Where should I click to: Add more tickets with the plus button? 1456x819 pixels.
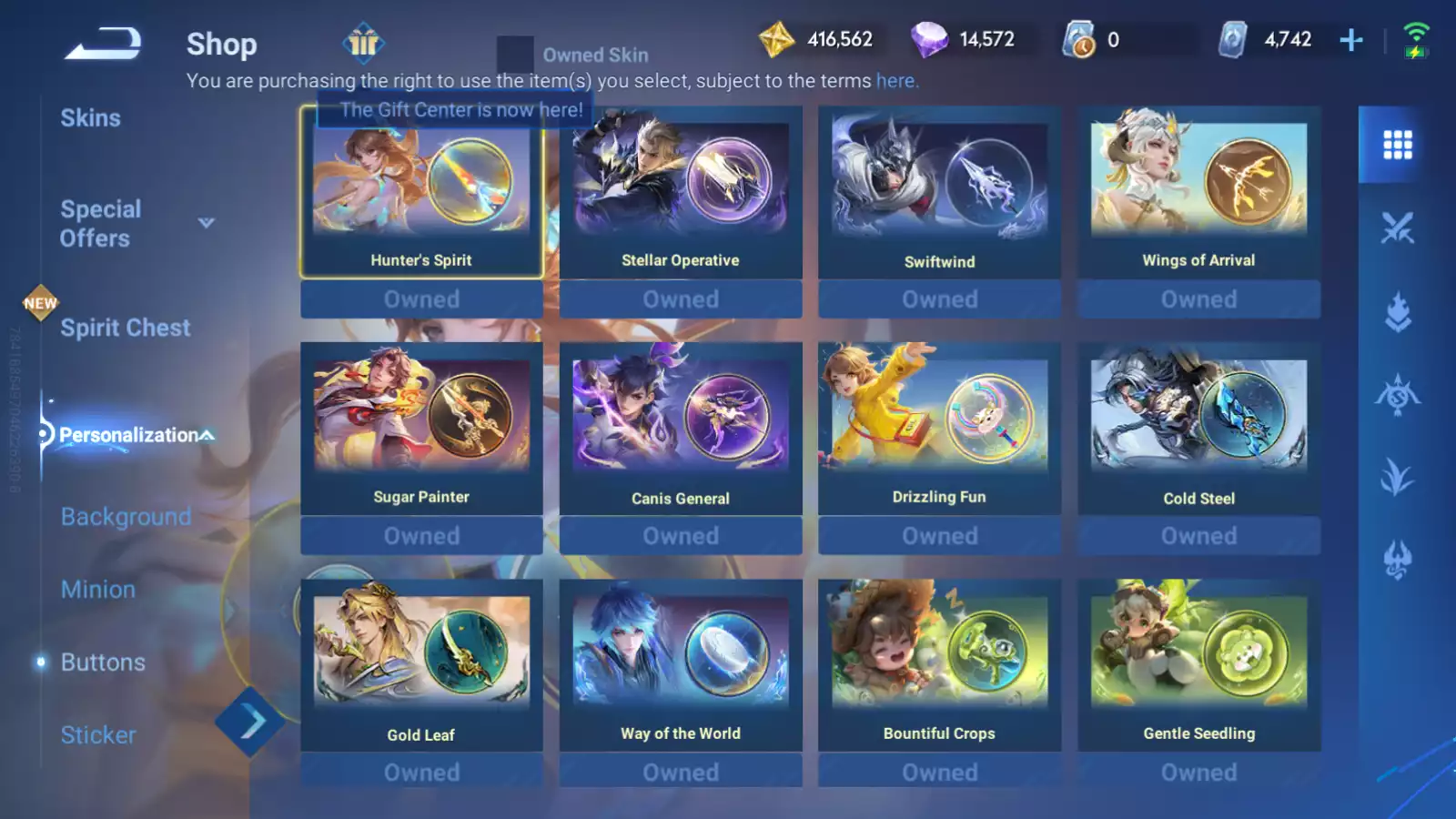pyautogui.click(x=1350, y=40)
